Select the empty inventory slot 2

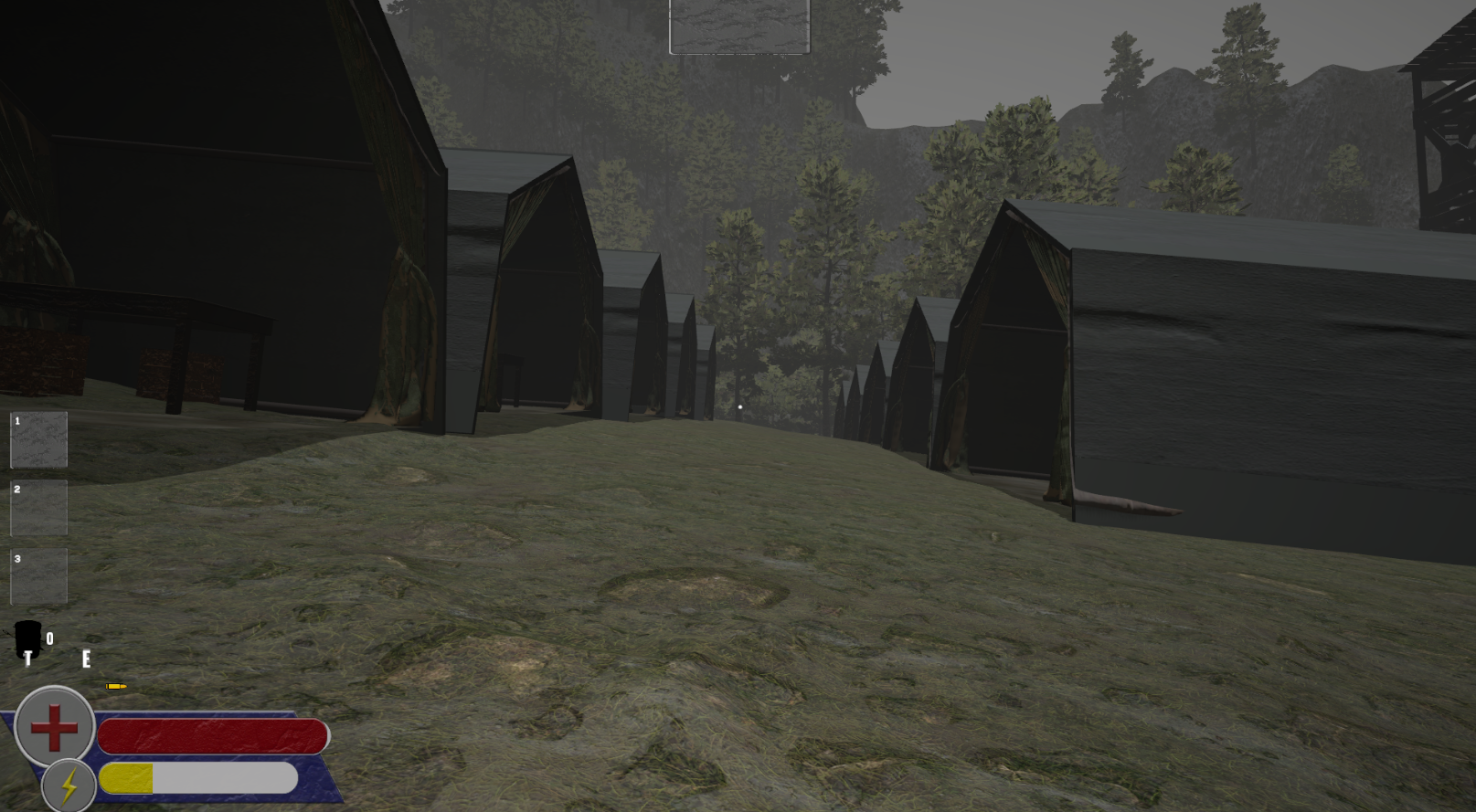click(x=38, y=509)
